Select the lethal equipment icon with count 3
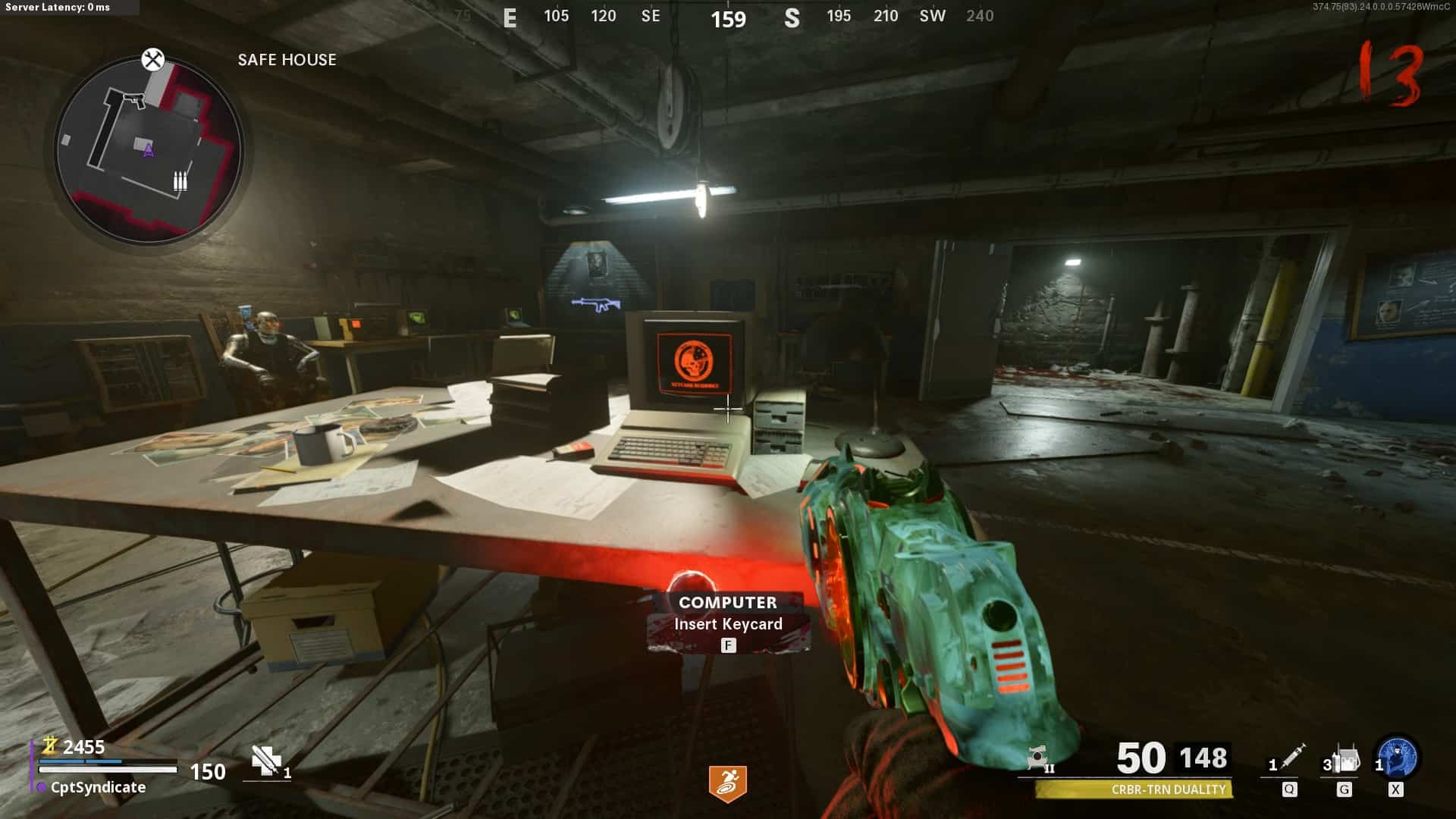Viewport: 1456px width, 819px height. point(1345,759)
